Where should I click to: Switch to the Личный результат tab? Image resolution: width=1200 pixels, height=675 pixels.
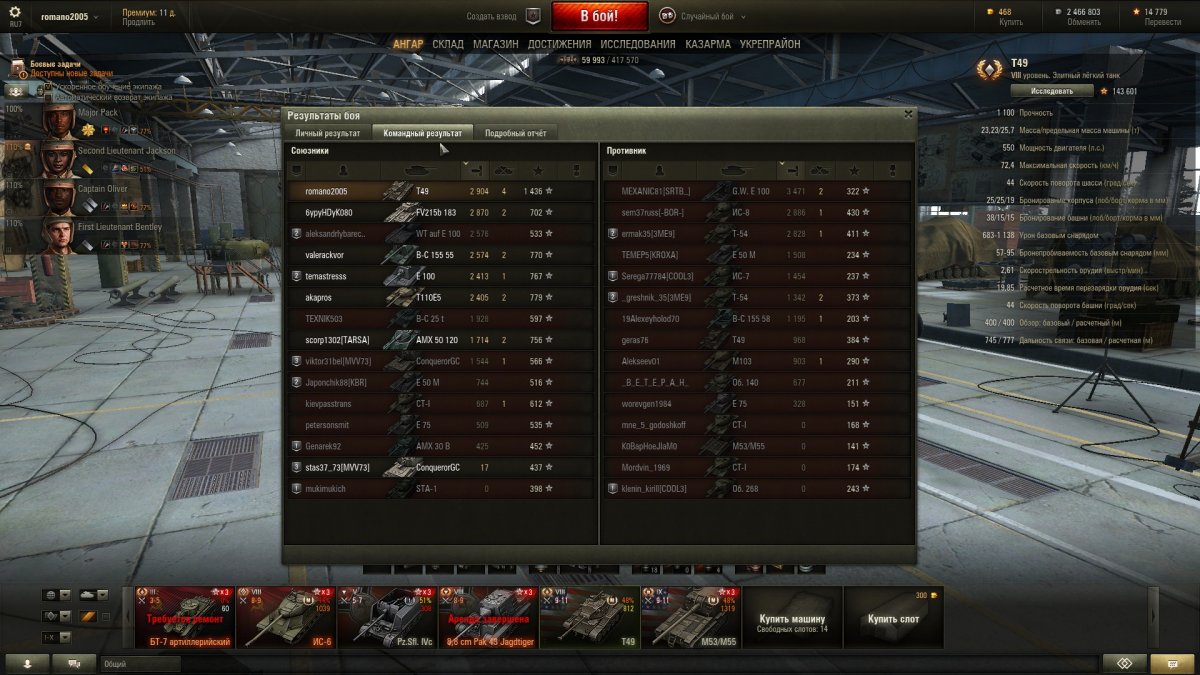tap(327, 133)
